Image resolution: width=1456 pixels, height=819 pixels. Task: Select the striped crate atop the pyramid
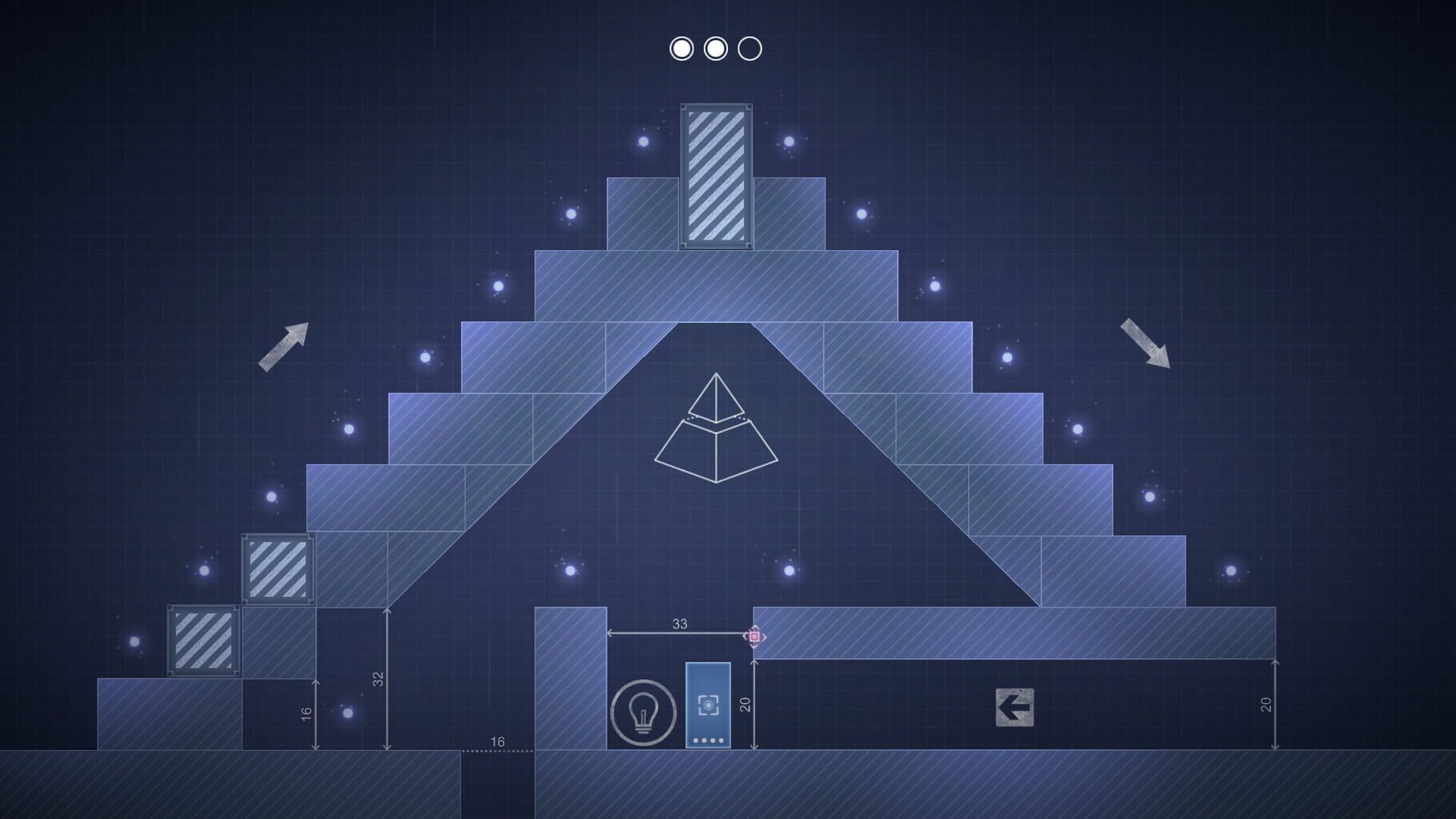click(x=717, y=176)
